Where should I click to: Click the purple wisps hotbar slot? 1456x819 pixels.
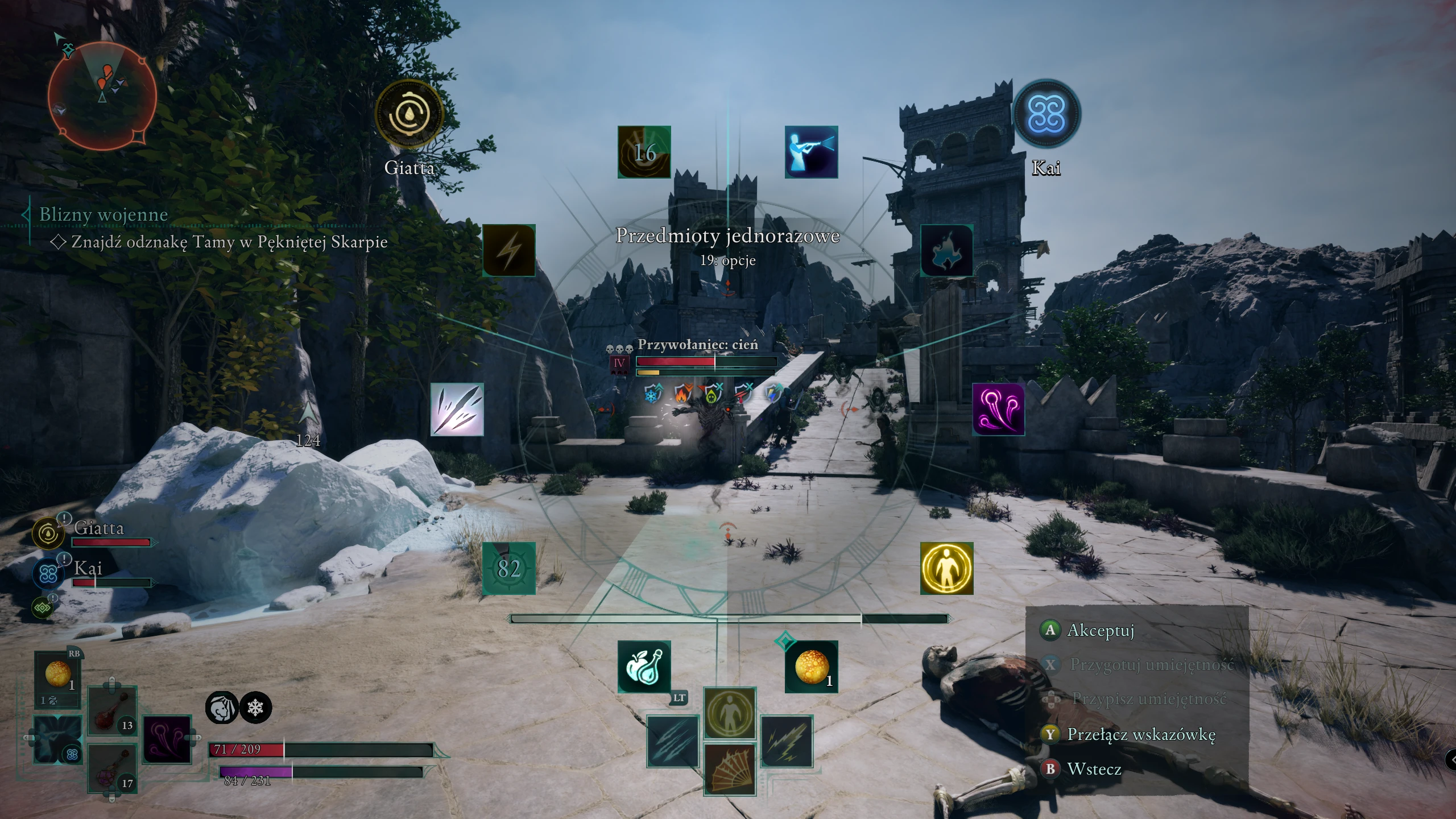(x=167, y=739)
